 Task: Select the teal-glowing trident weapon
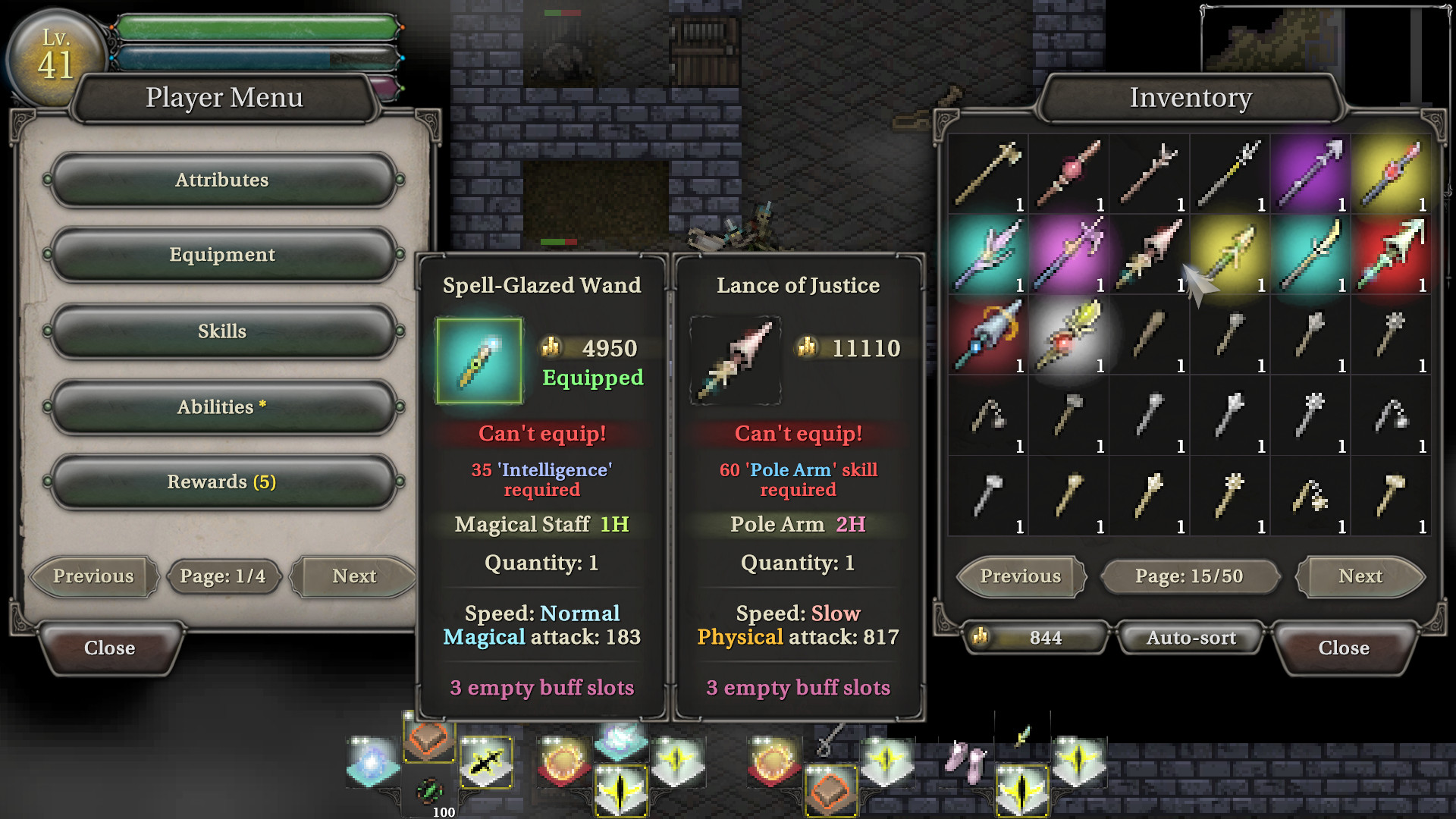(987, 254)
